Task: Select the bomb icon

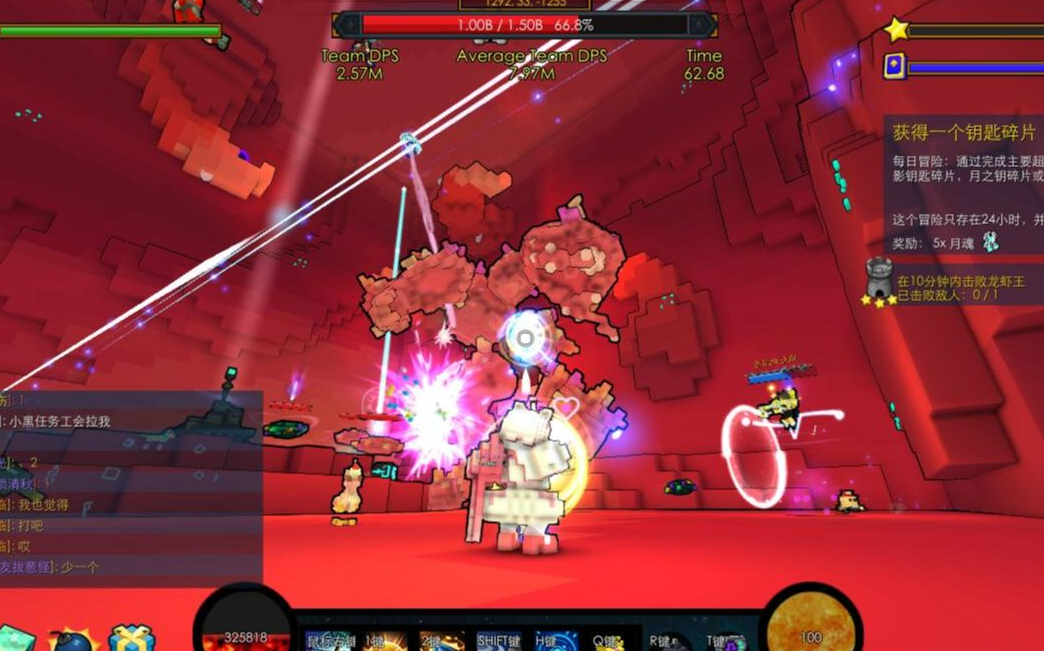Action: click(x=71, y=639)
